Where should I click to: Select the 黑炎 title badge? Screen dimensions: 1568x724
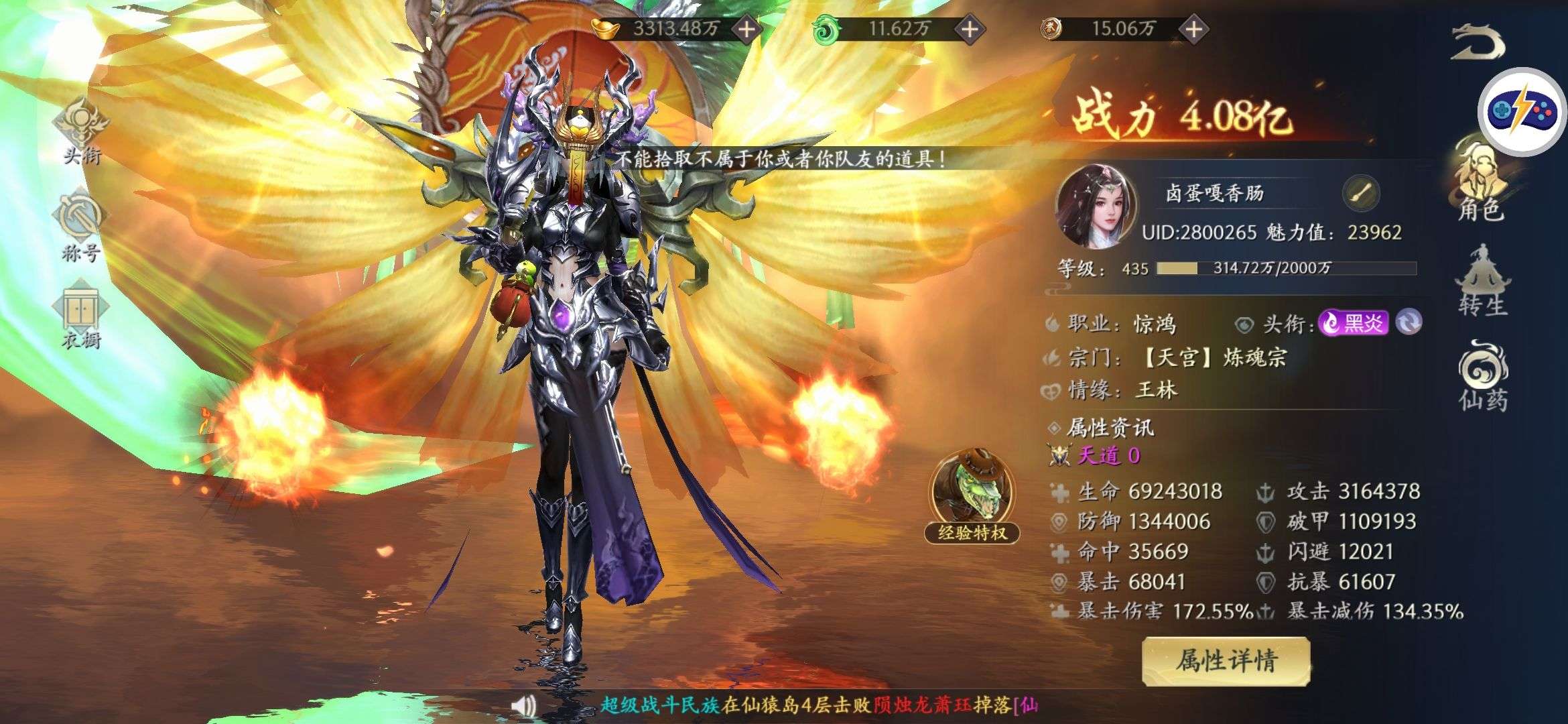1353,323
